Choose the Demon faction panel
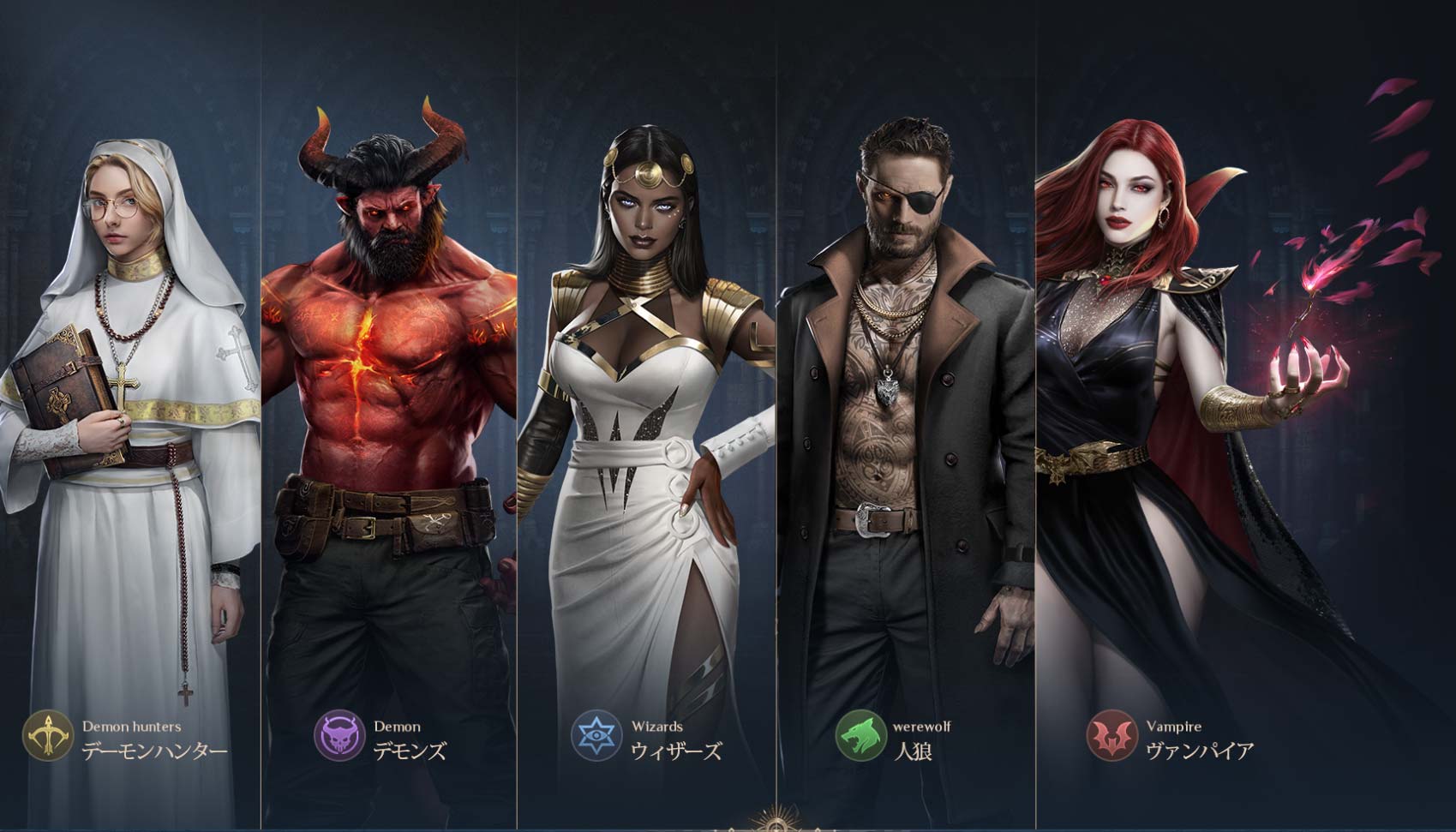1456x832 pixels. click(389, 411)
